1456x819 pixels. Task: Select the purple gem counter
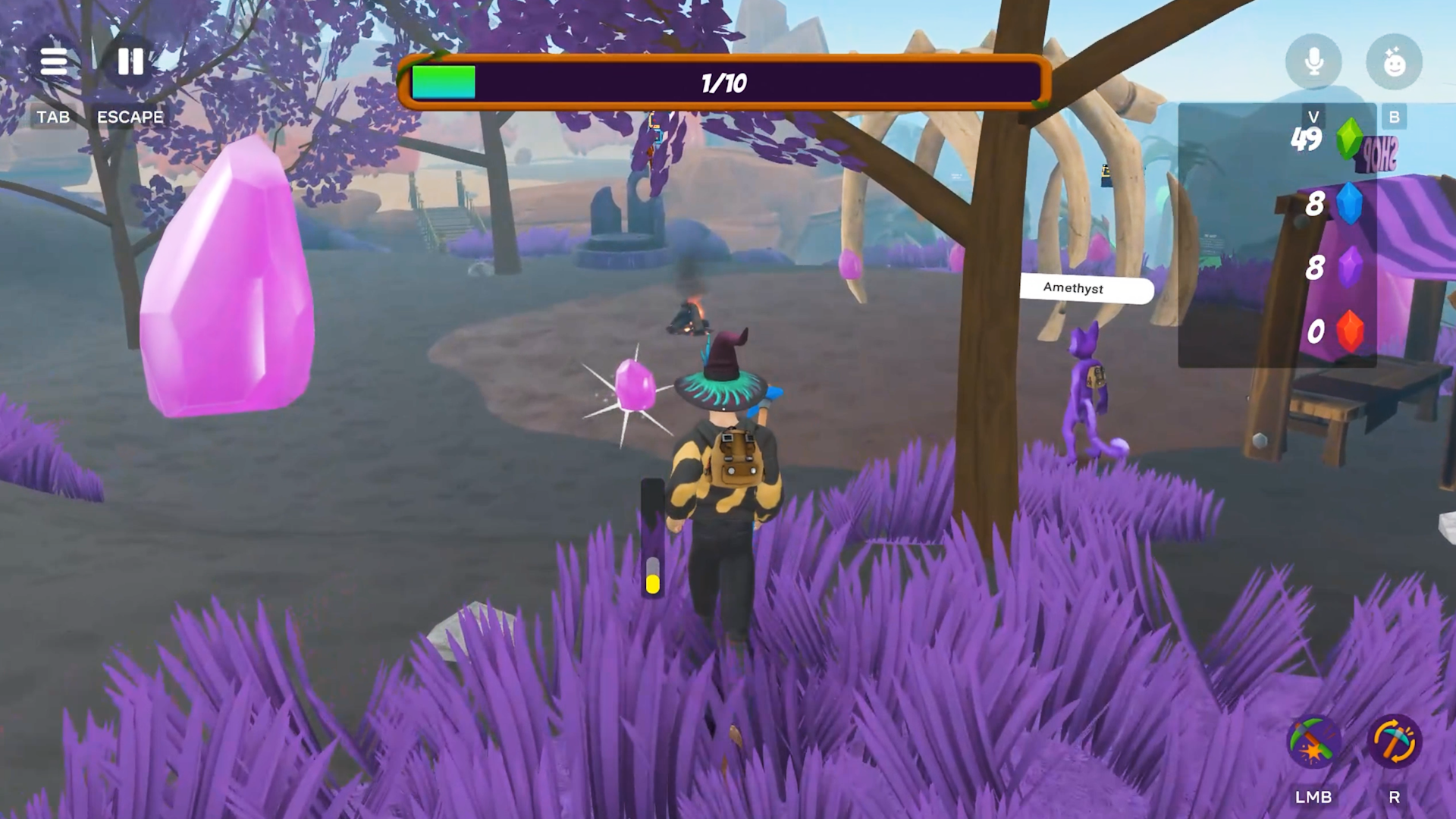pyautogui.click(x=1348, y=267)
